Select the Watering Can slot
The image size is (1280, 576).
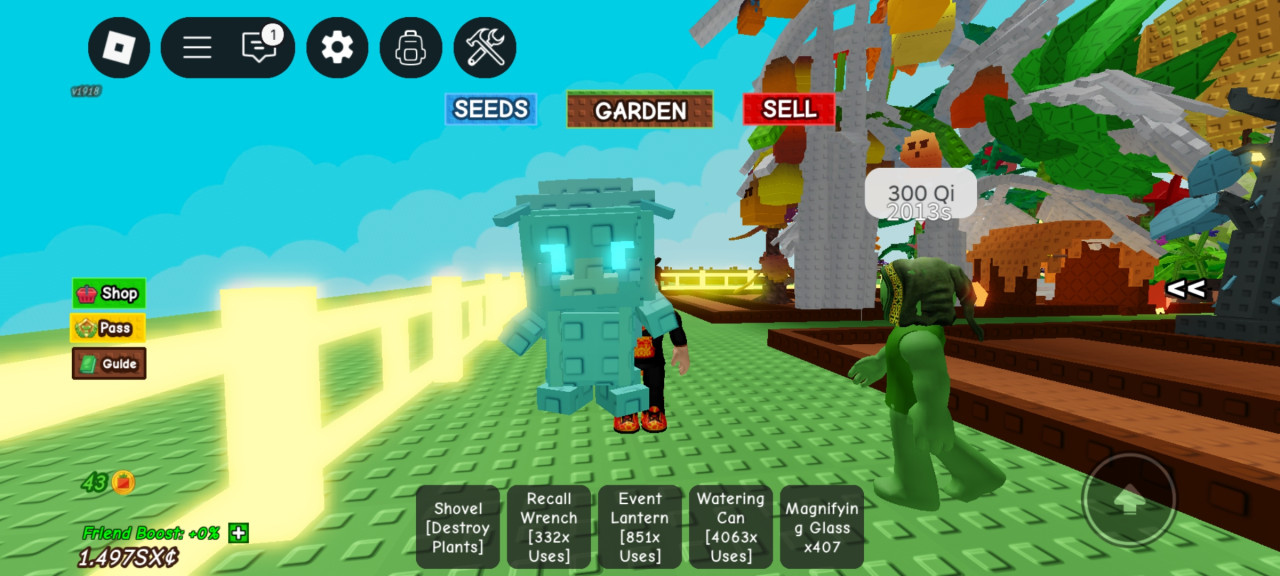731,527
